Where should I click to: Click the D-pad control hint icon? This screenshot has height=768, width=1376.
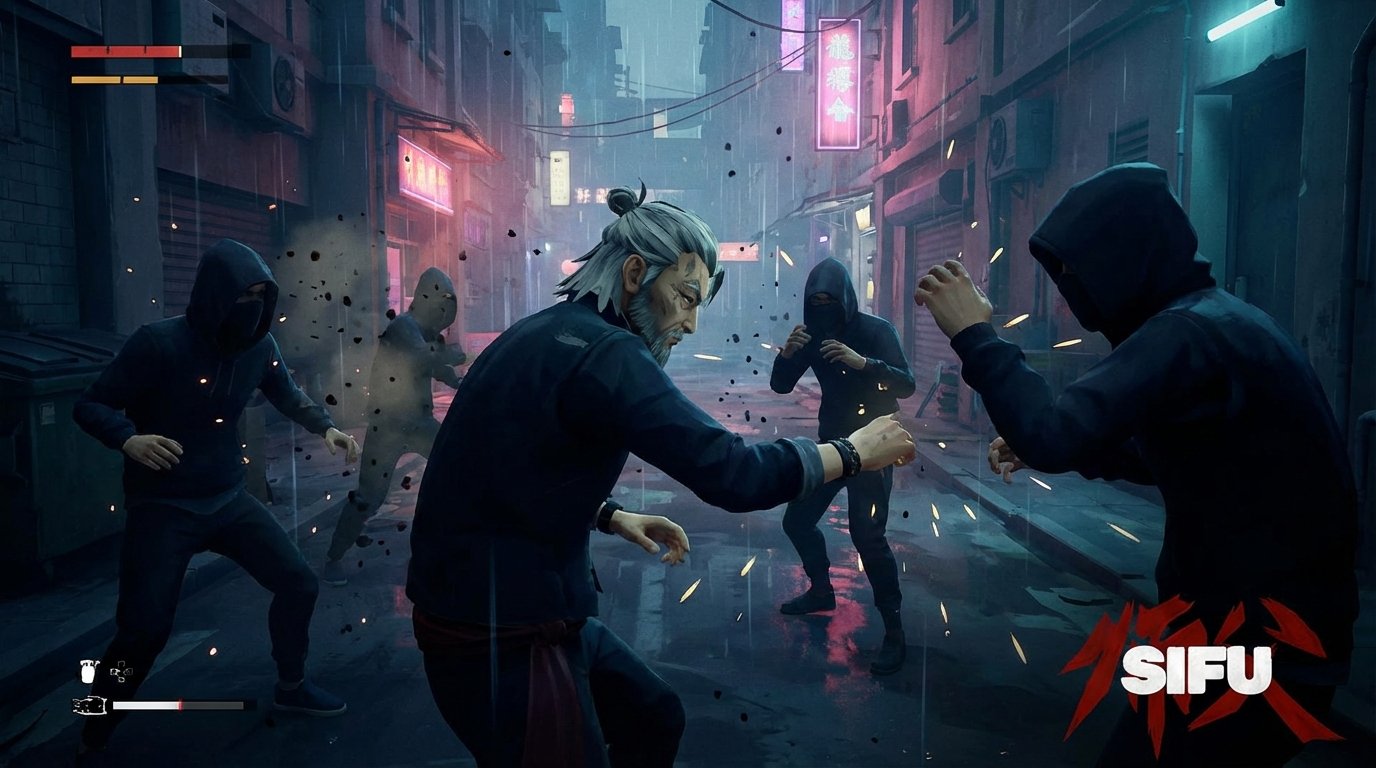120,671
